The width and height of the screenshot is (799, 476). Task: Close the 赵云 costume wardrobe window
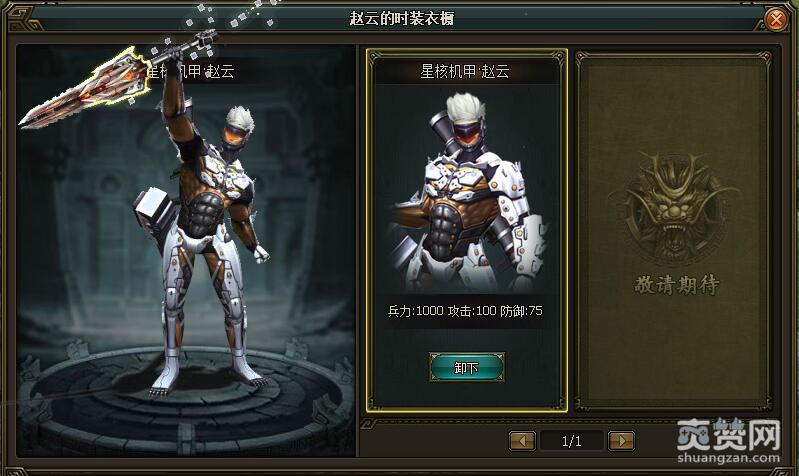[777, 19]
